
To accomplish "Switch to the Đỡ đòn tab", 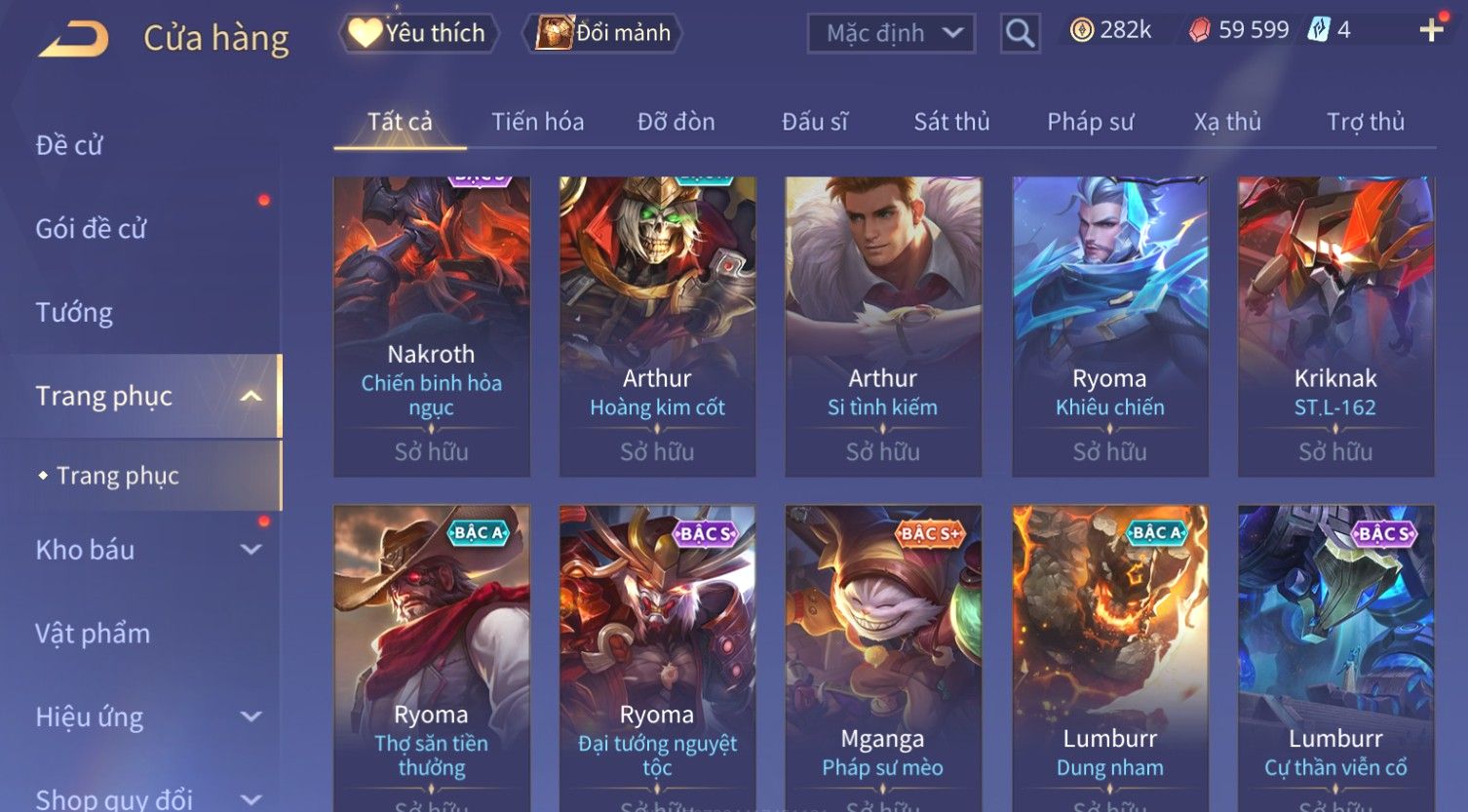I will pyautogui.click(x=676, y=122).
